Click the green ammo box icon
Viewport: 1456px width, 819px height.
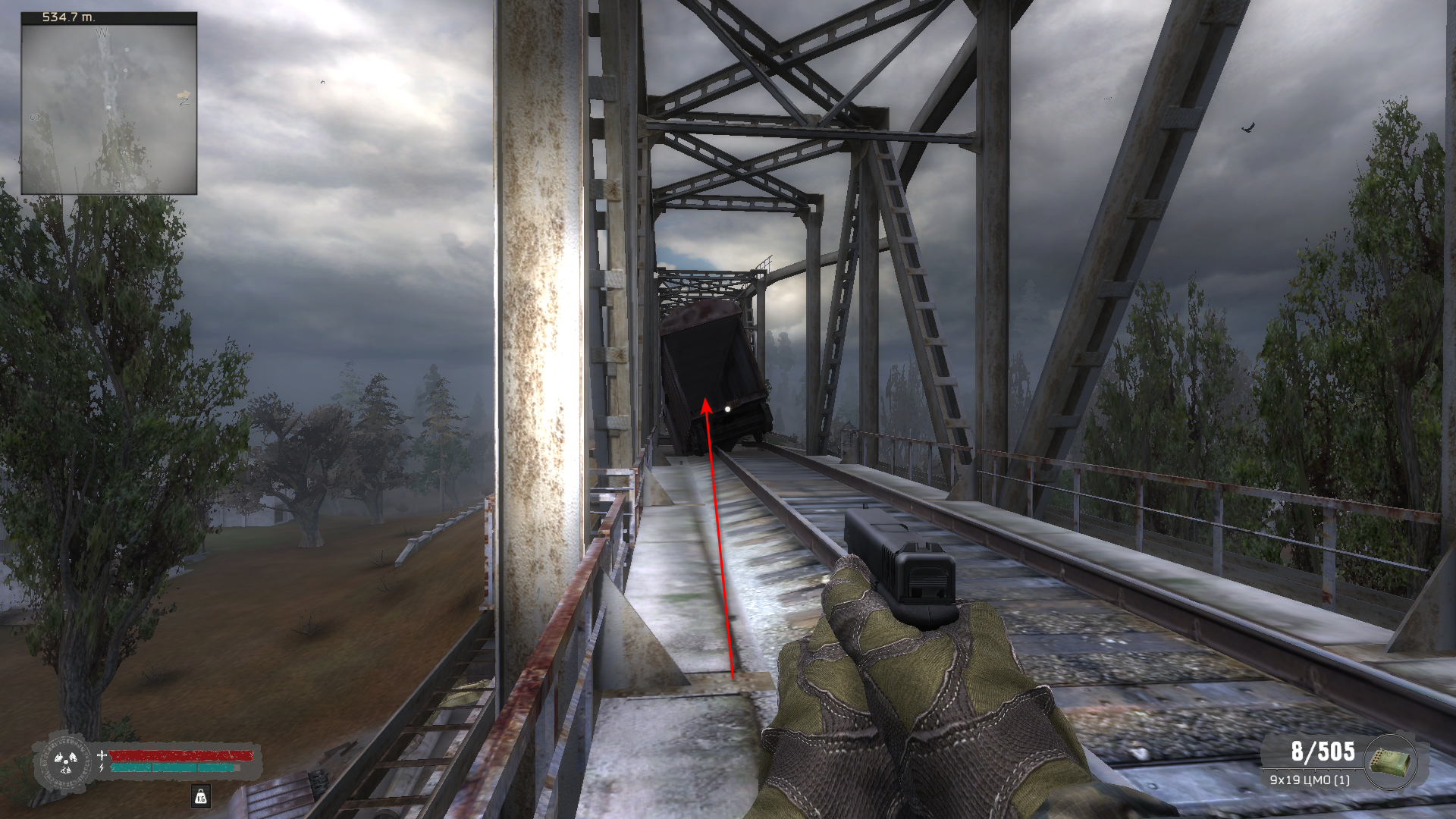(x=1391, y=762)
